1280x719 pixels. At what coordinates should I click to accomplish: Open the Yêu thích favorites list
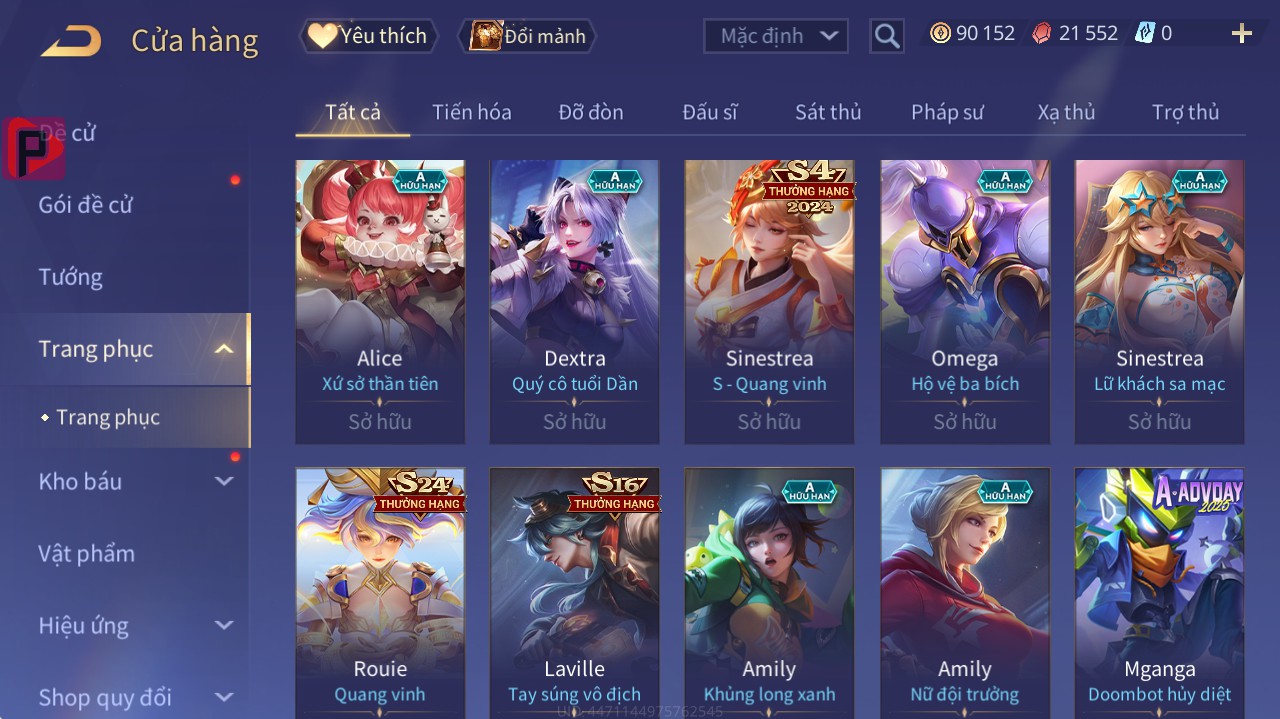tap(368, 36)
